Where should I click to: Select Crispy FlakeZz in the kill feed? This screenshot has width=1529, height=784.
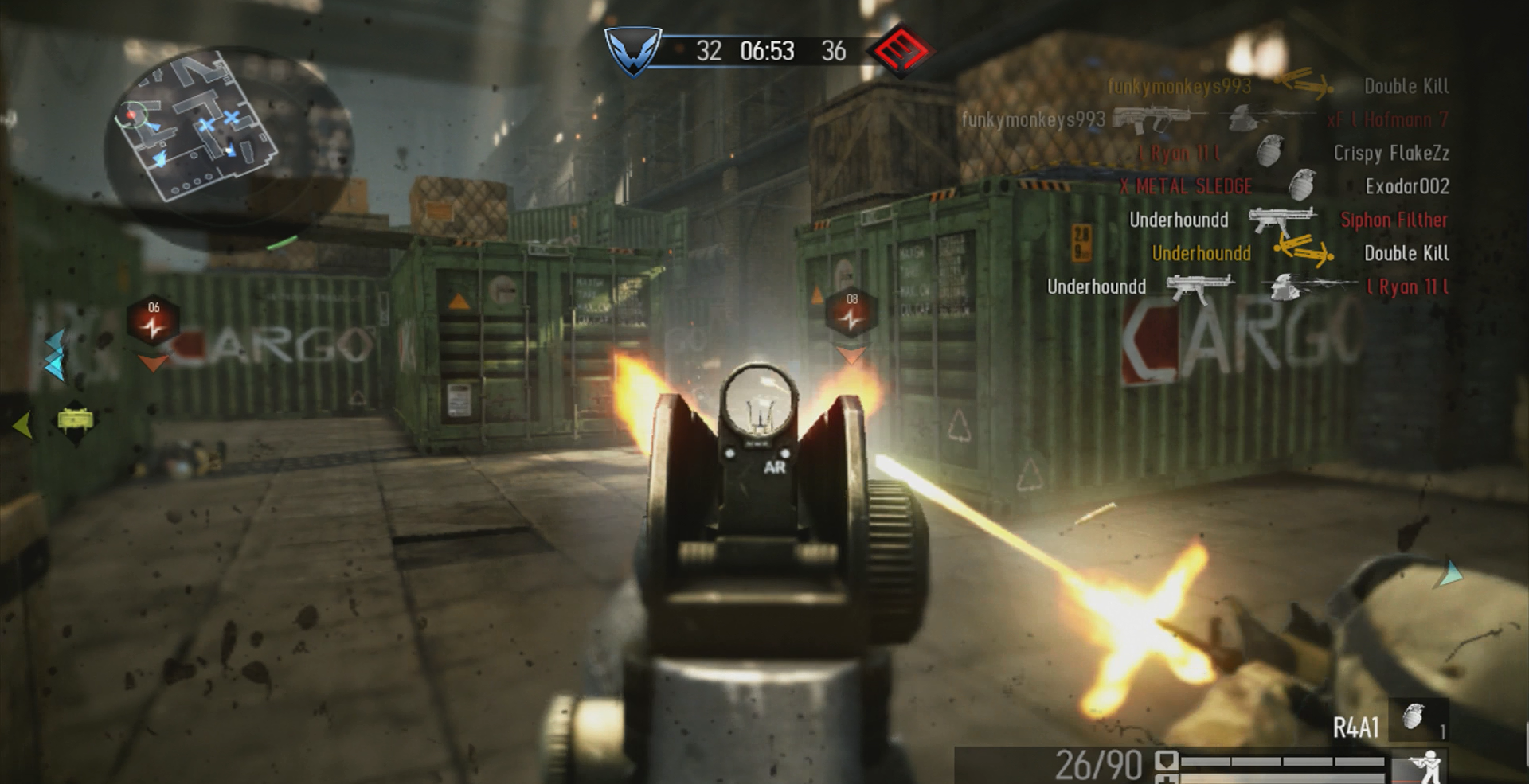point(1391,153)
